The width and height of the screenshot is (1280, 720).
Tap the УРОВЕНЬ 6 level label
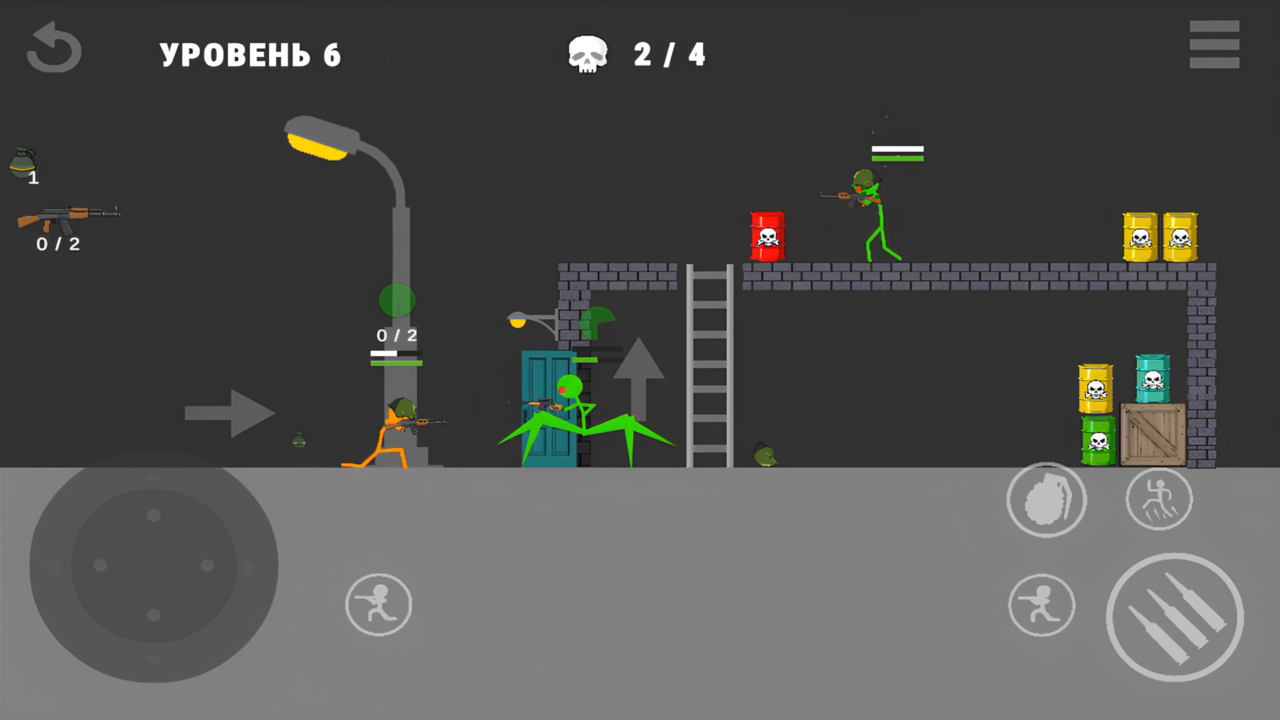(250, 55)
